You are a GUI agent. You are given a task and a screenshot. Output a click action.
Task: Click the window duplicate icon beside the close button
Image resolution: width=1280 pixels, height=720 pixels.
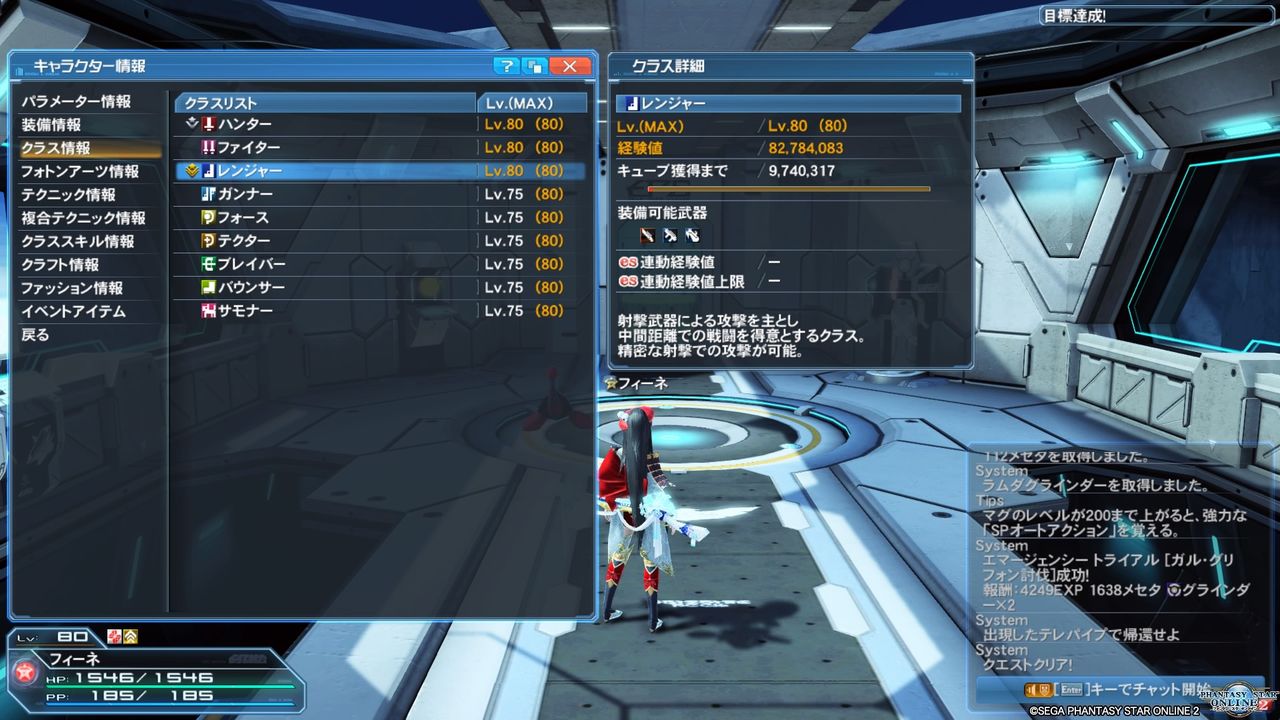click(x=536, y=65)
